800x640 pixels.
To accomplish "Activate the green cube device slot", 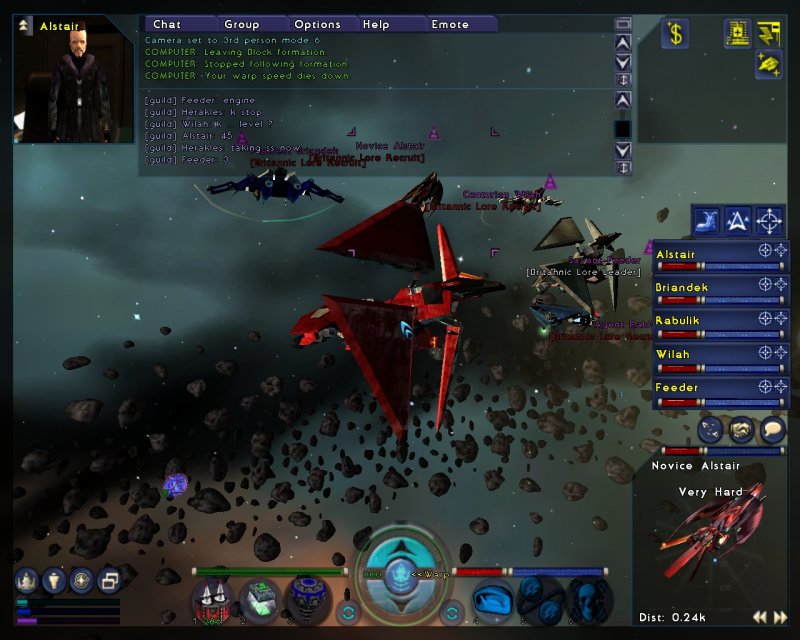I will [262, 598].
